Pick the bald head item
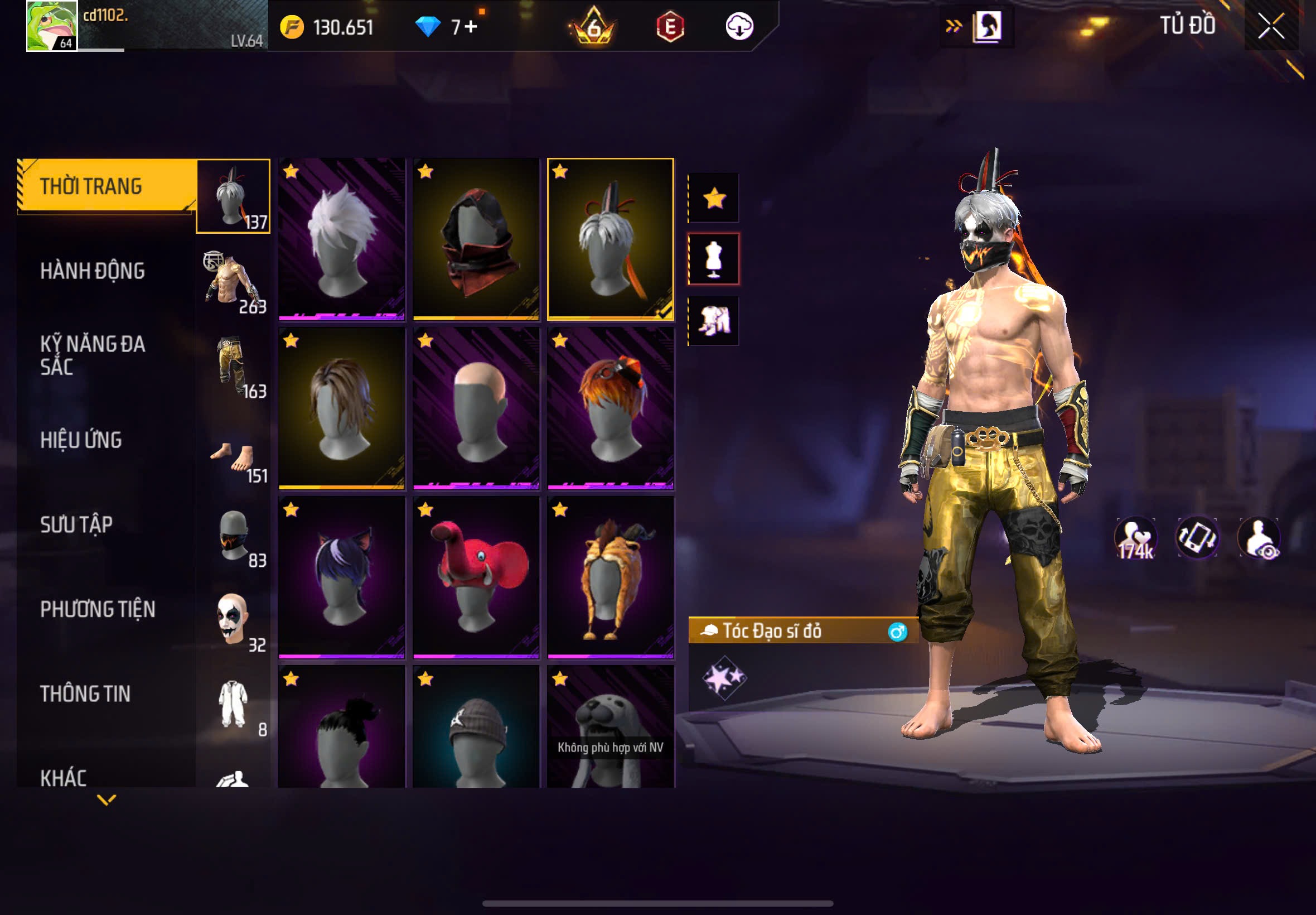The image size is (1316, 915). point(476,408)
